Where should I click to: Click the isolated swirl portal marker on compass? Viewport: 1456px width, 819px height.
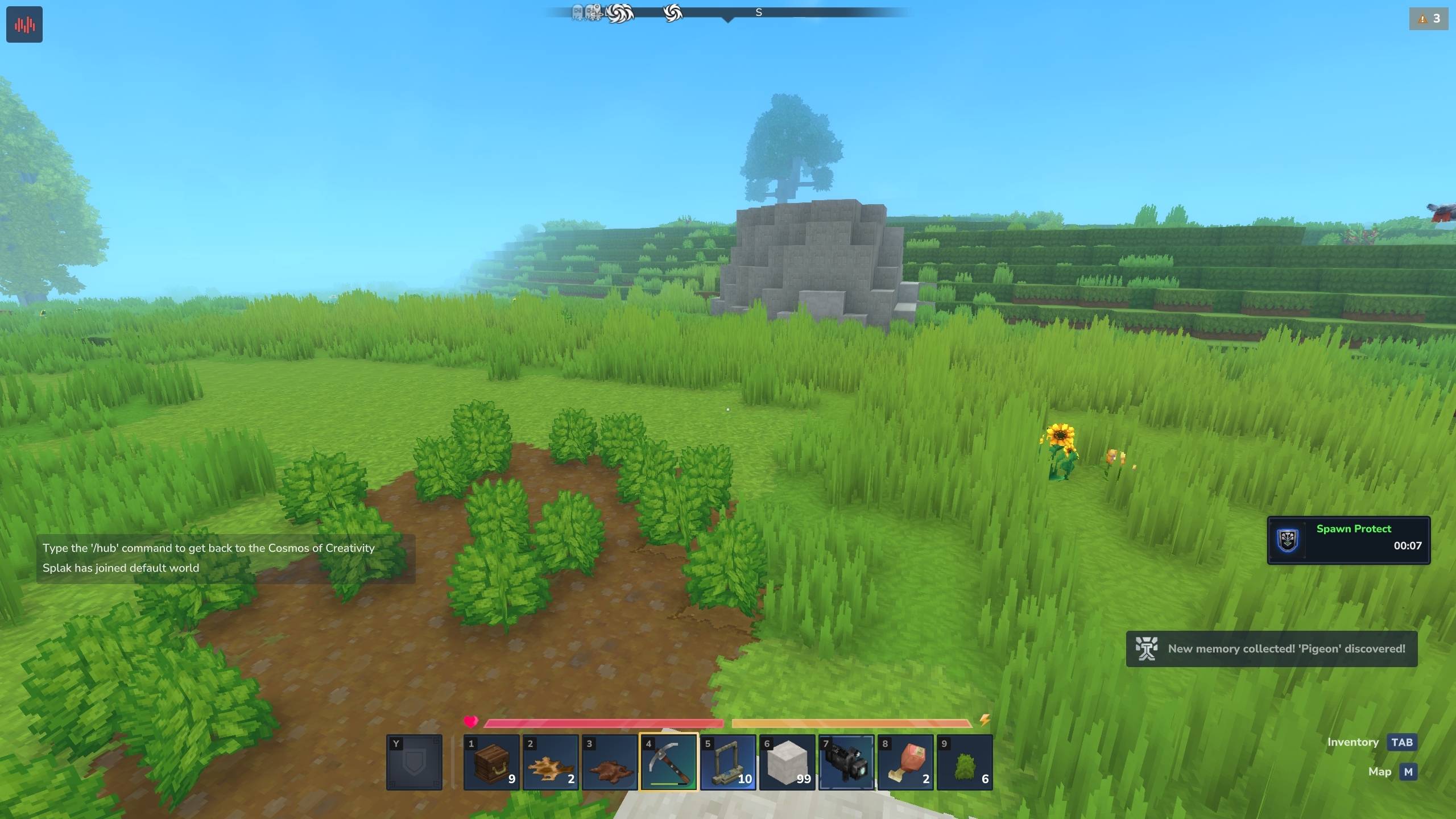[x=672, y=13]
